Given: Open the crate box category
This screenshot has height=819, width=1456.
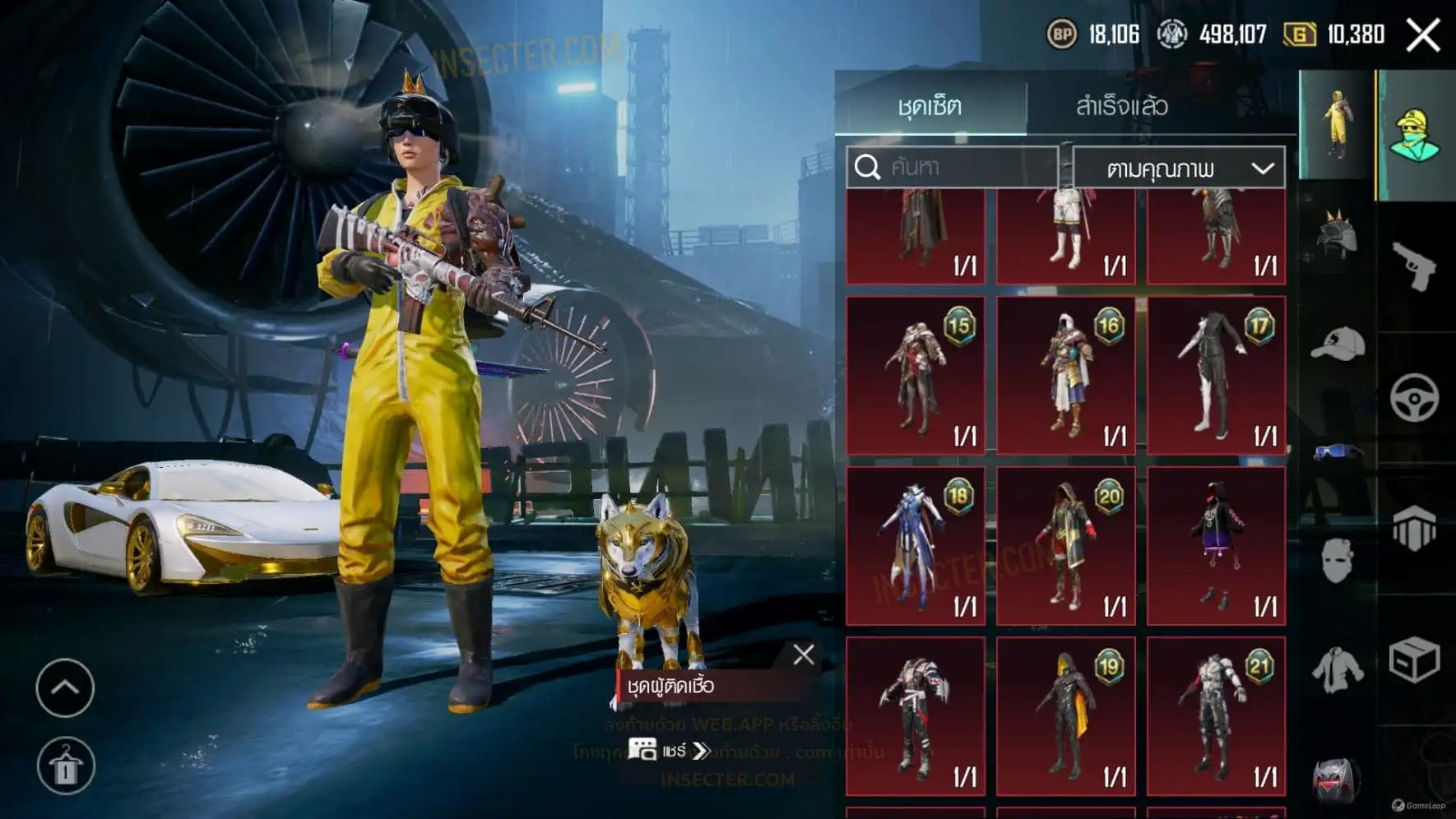Looking at the screenshot, I should 1414,659.
